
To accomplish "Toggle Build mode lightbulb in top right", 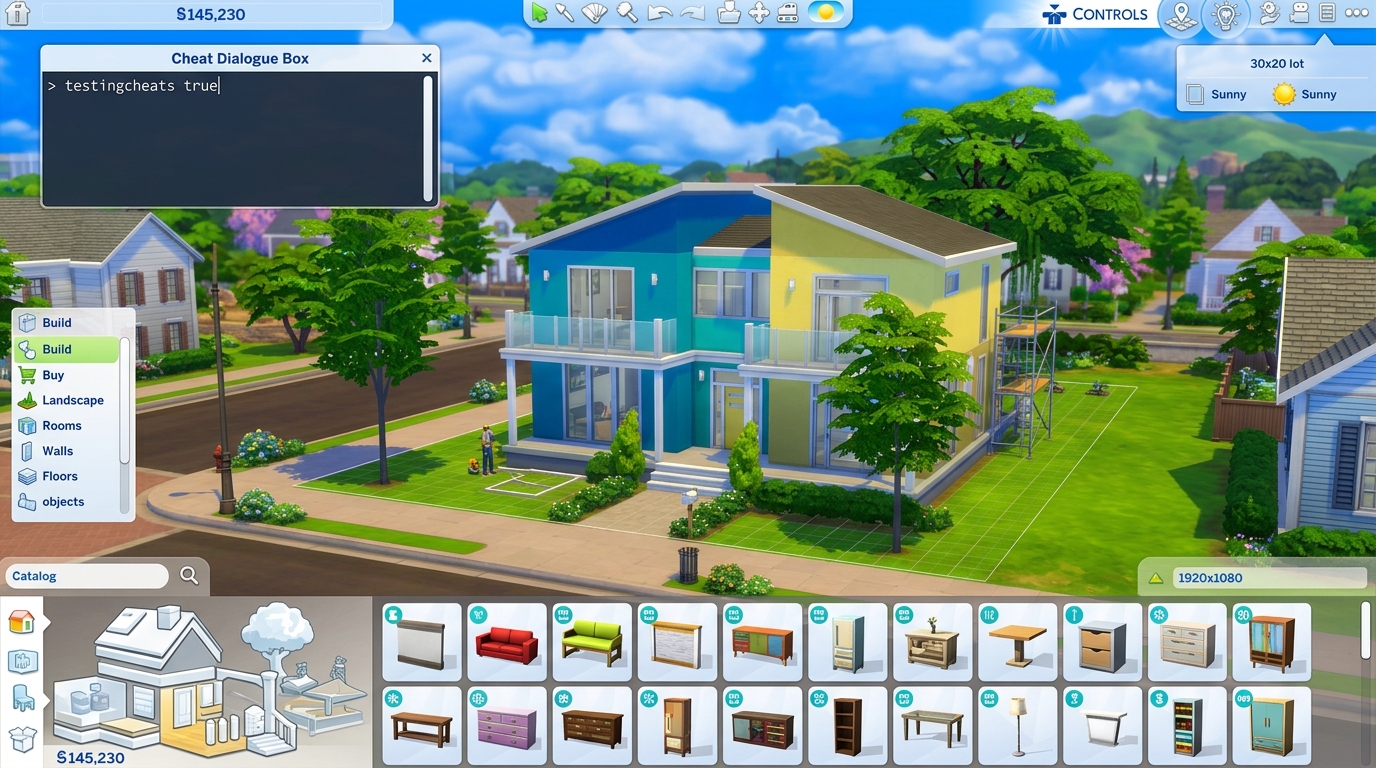I will point(1226,17).
